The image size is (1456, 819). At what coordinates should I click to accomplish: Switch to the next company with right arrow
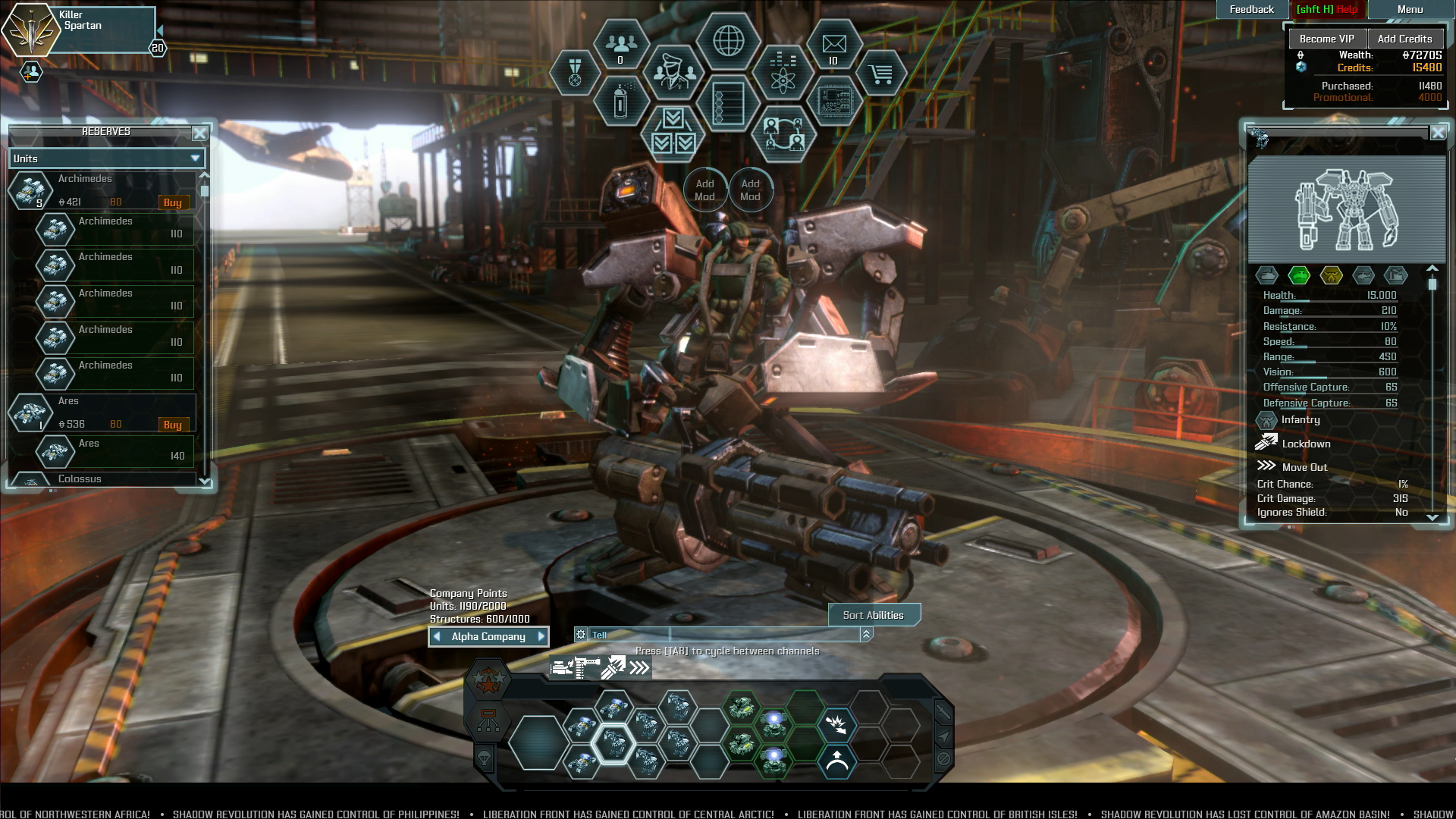click(x=541, y=636)
